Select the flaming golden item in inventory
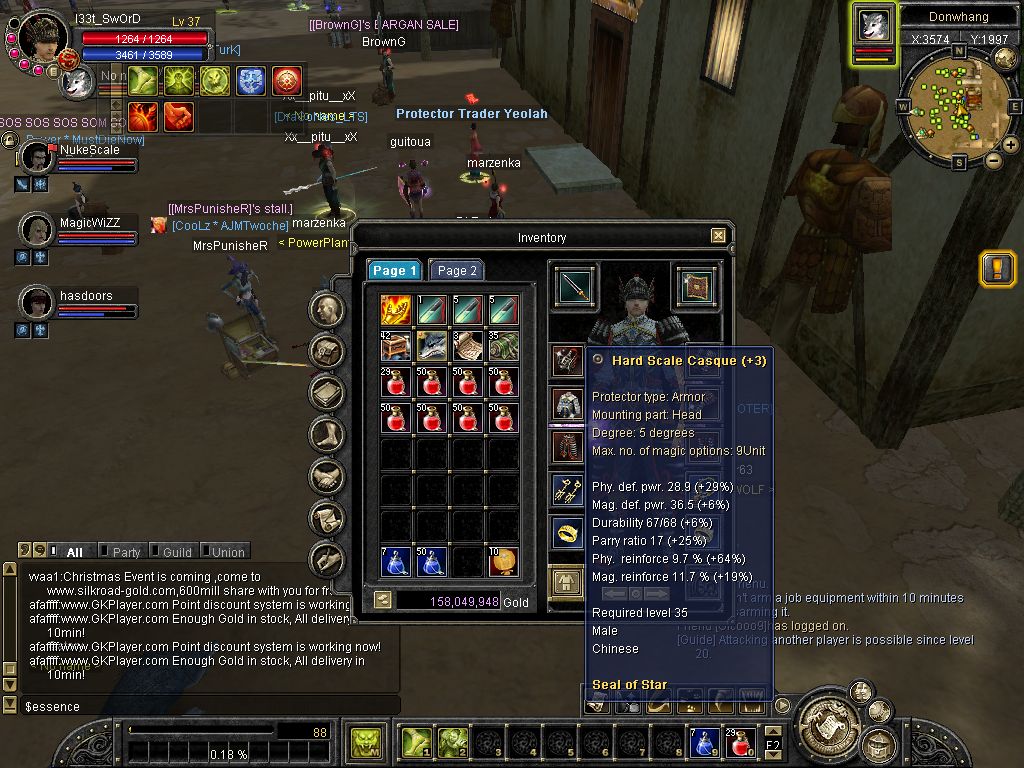 point(396,310)
